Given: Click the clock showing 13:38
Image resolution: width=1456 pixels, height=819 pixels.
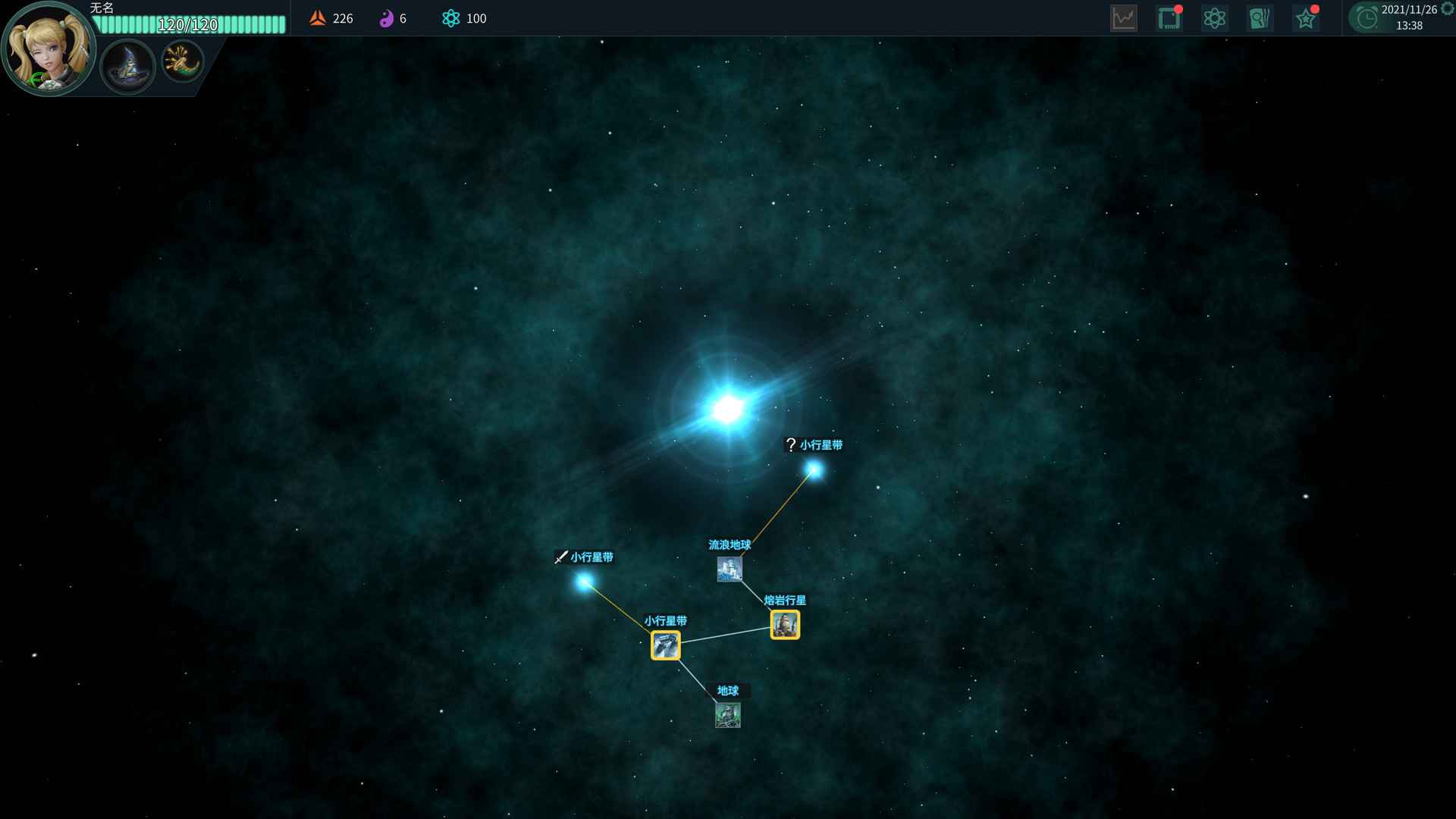Looking at the screenshot, I should point(1367,19).
